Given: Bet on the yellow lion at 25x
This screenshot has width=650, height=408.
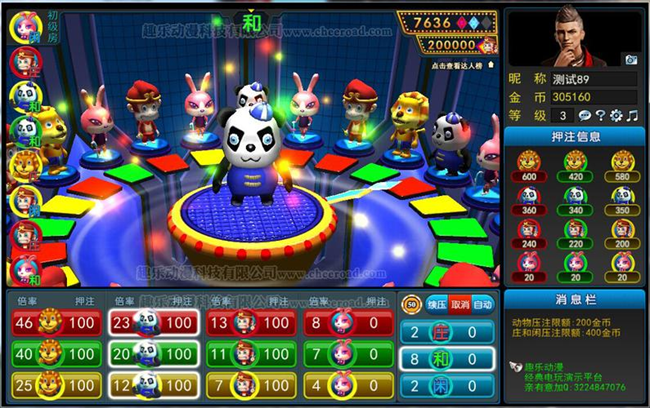Looking at the screenshot, I should click(53, 384).
